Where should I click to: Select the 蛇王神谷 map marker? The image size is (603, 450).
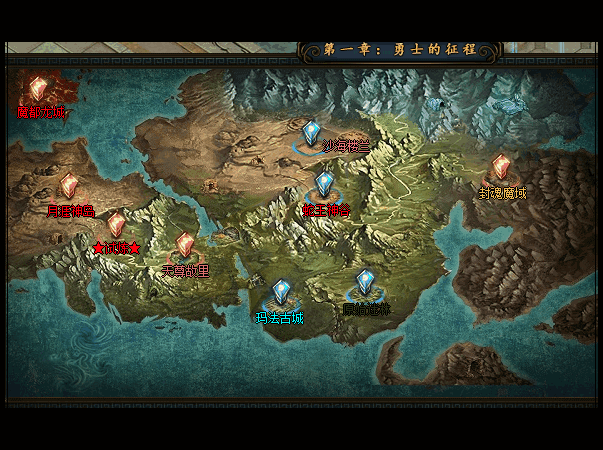coord(324,186)
